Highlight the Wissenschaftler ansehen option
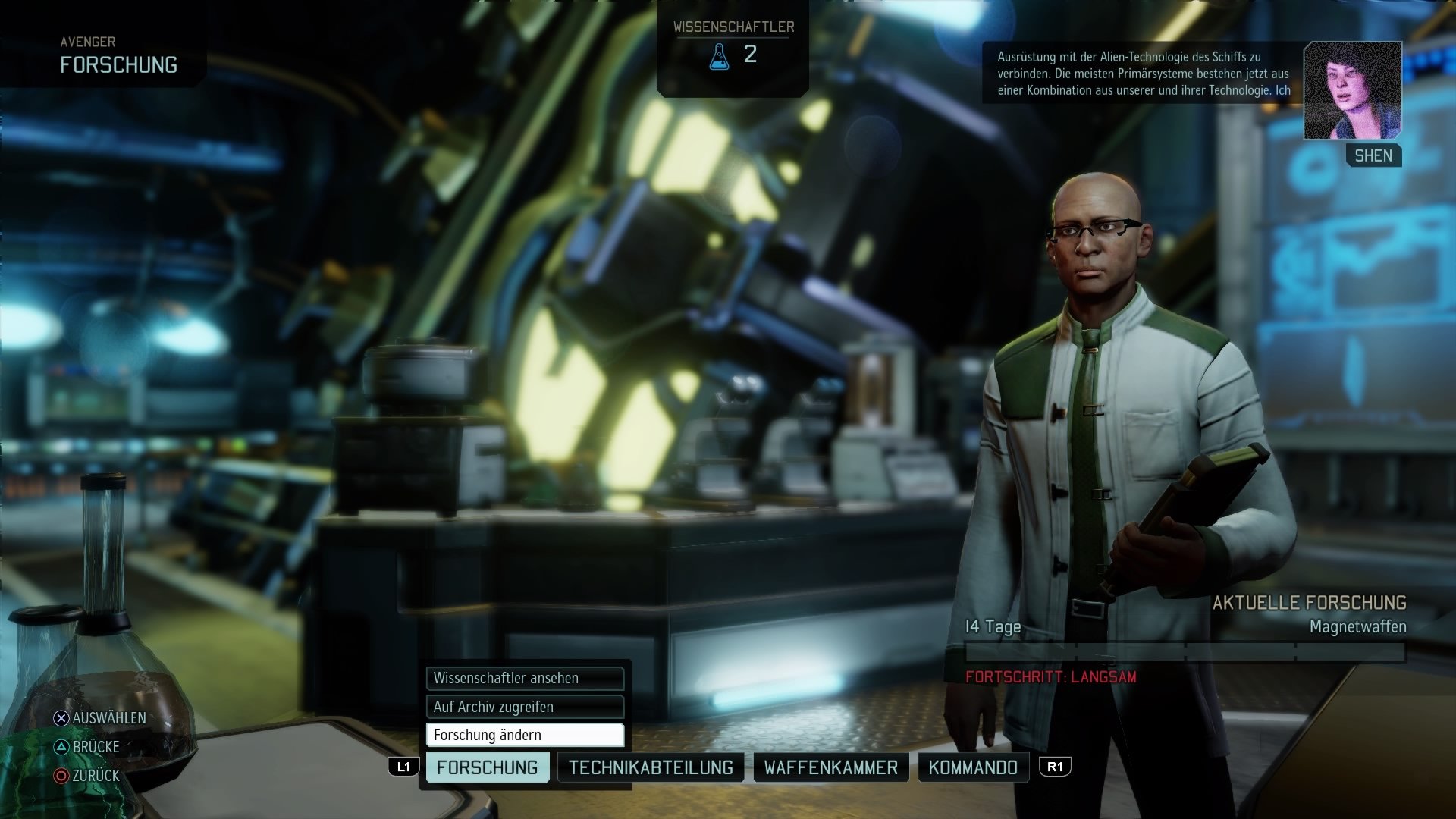The width and height of the screenshot is (1456, 819). click(524, 679)
